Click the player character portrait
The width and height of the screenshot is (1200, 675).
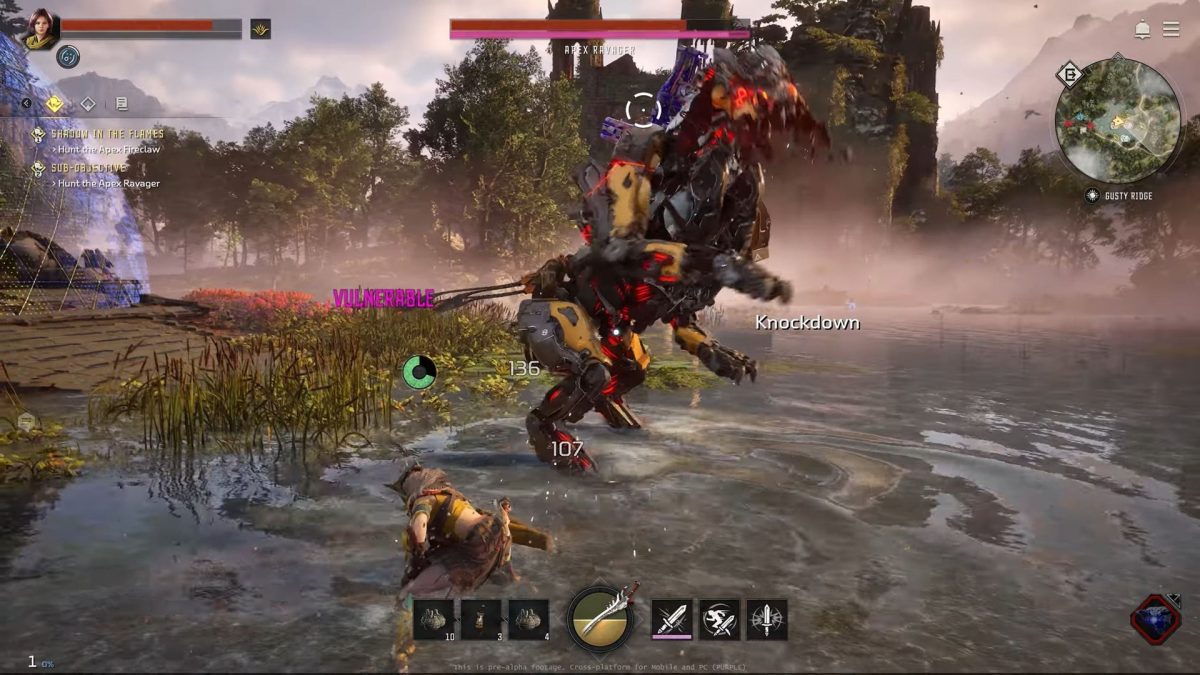coord(41,29)
